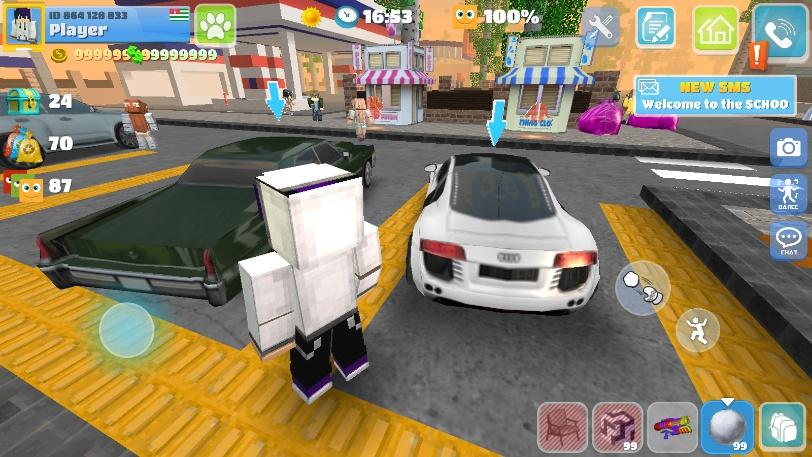Read the NEW SMS notification
This screenshot has height=457, width=812.
click(x=714, y=96)
